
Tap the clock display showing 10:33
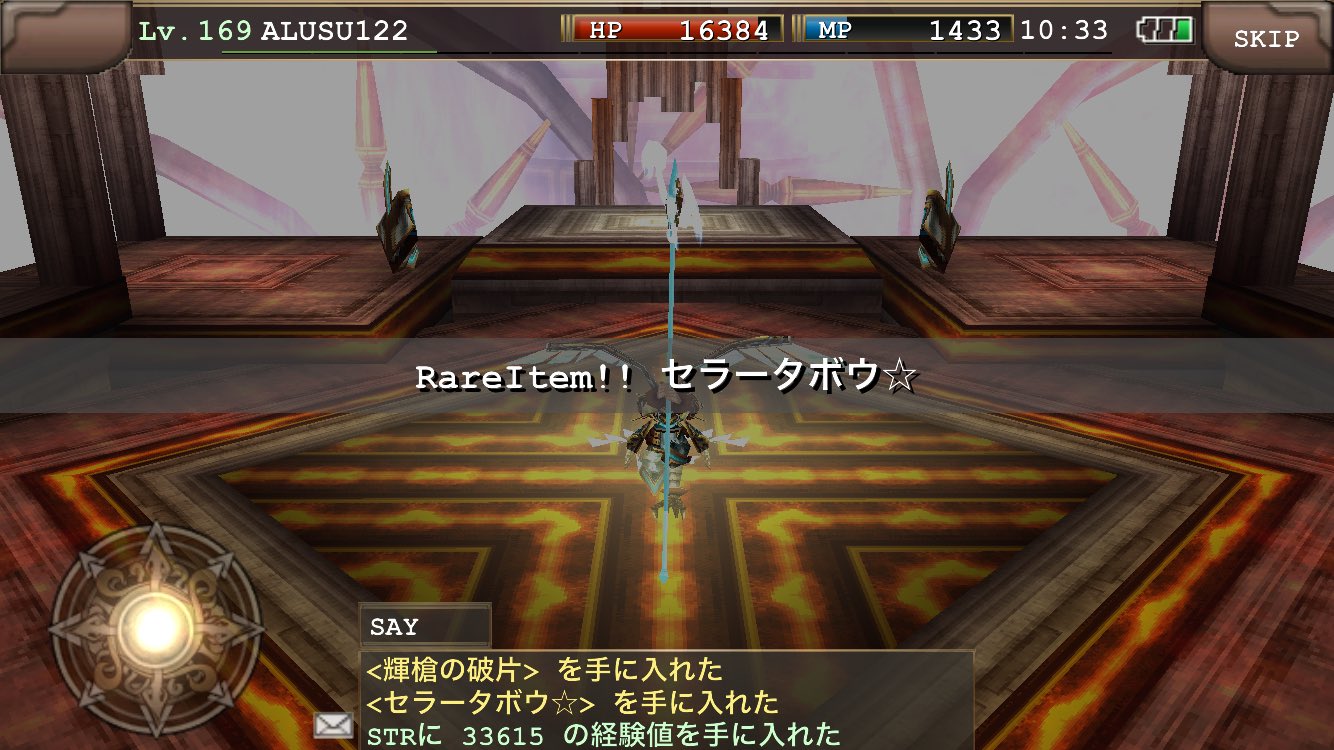click(1063, 29)
